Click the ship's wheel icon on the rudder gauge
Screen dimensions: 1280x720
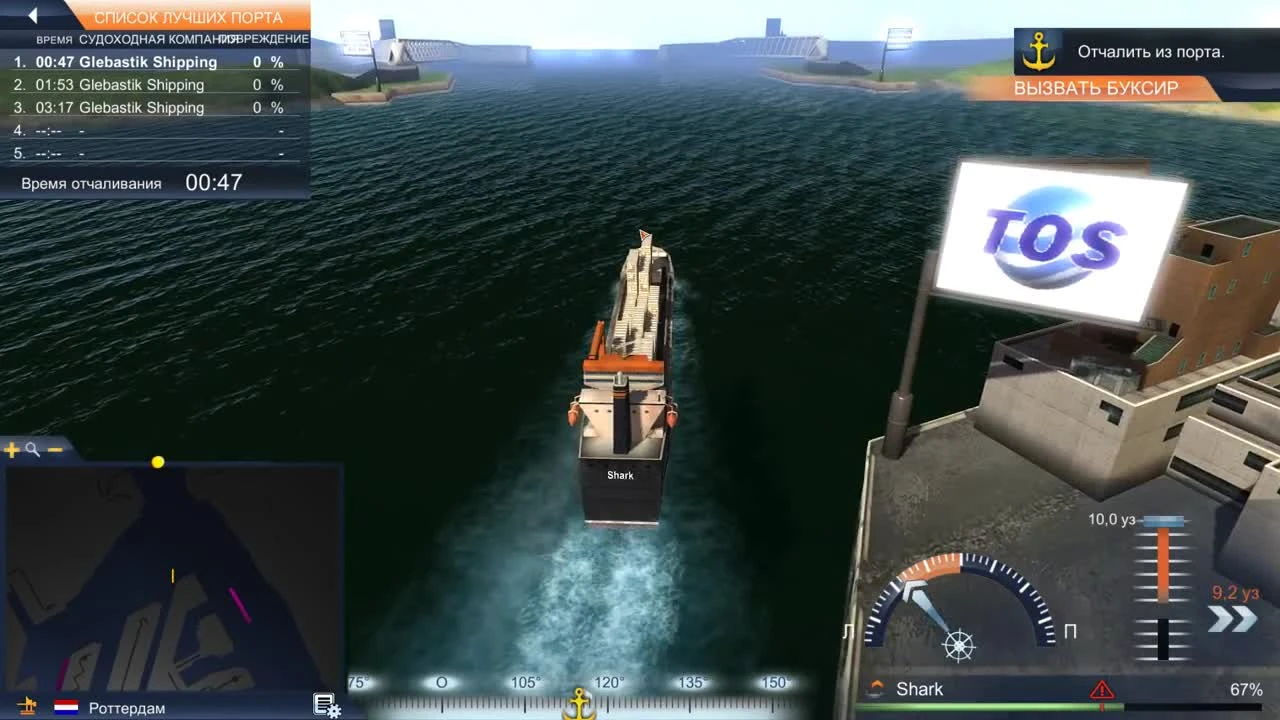click(x=957, y=645)
